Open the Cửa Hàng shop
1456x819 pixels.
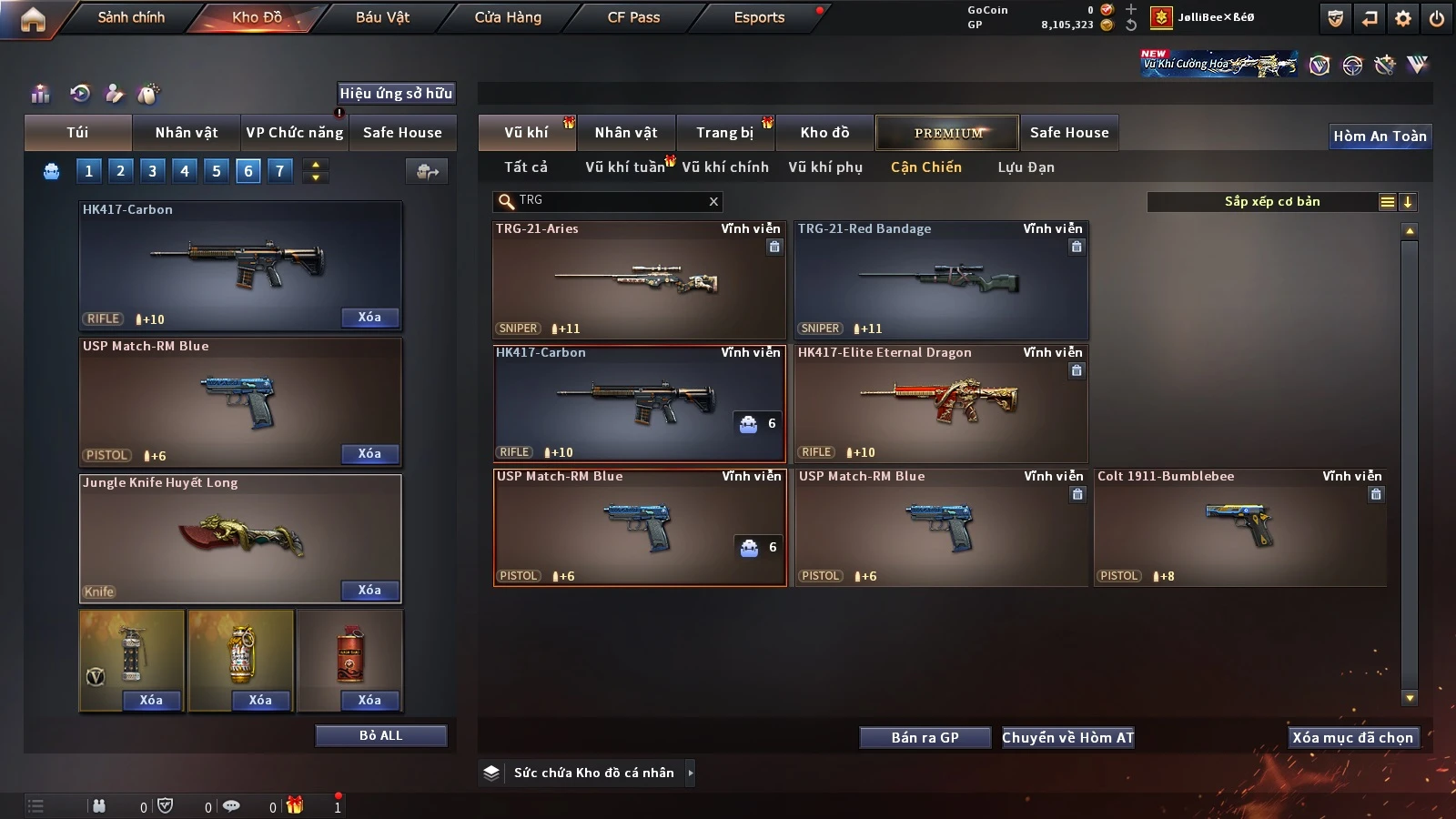[x=508, y=17]
